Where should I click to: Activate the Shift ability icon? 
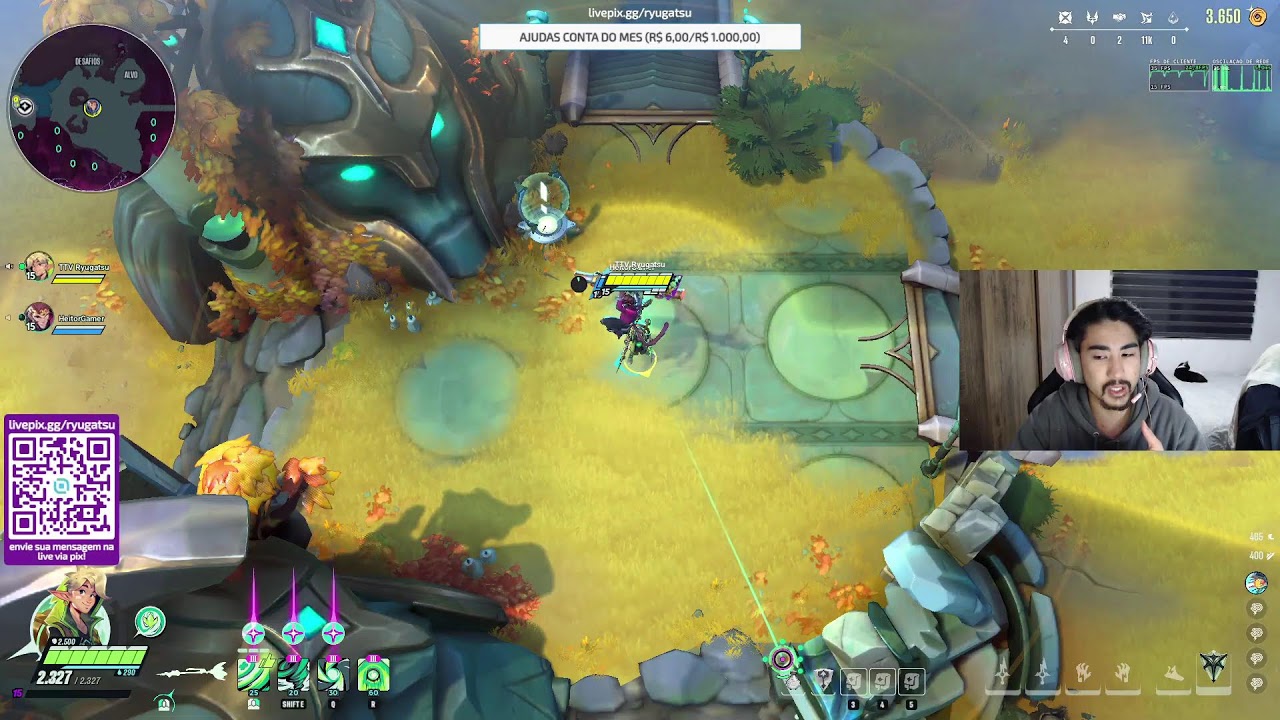point(293,676)
